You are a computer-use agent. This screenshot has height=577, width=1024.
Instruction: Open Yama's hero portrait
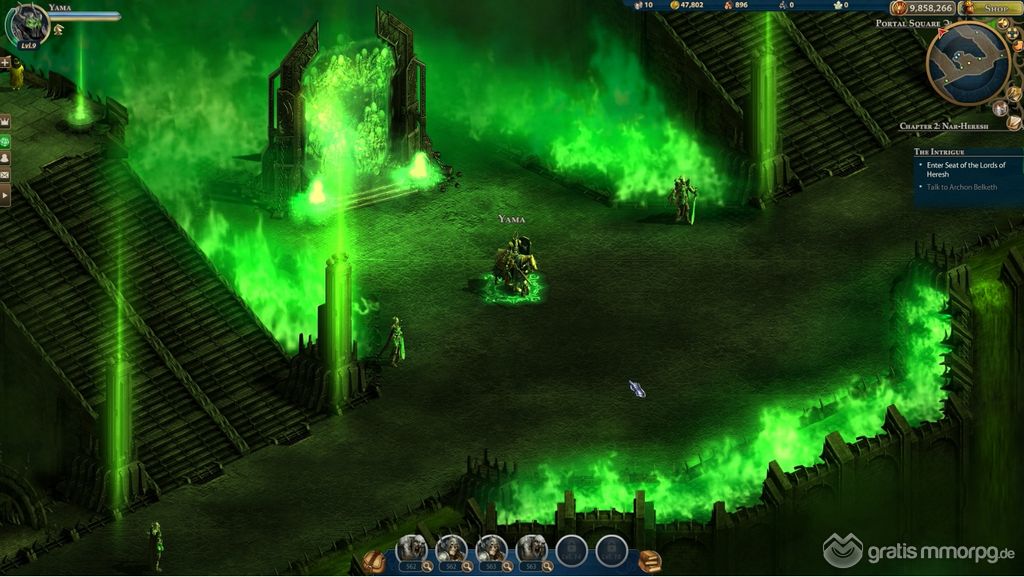click(x=26, y=26)
